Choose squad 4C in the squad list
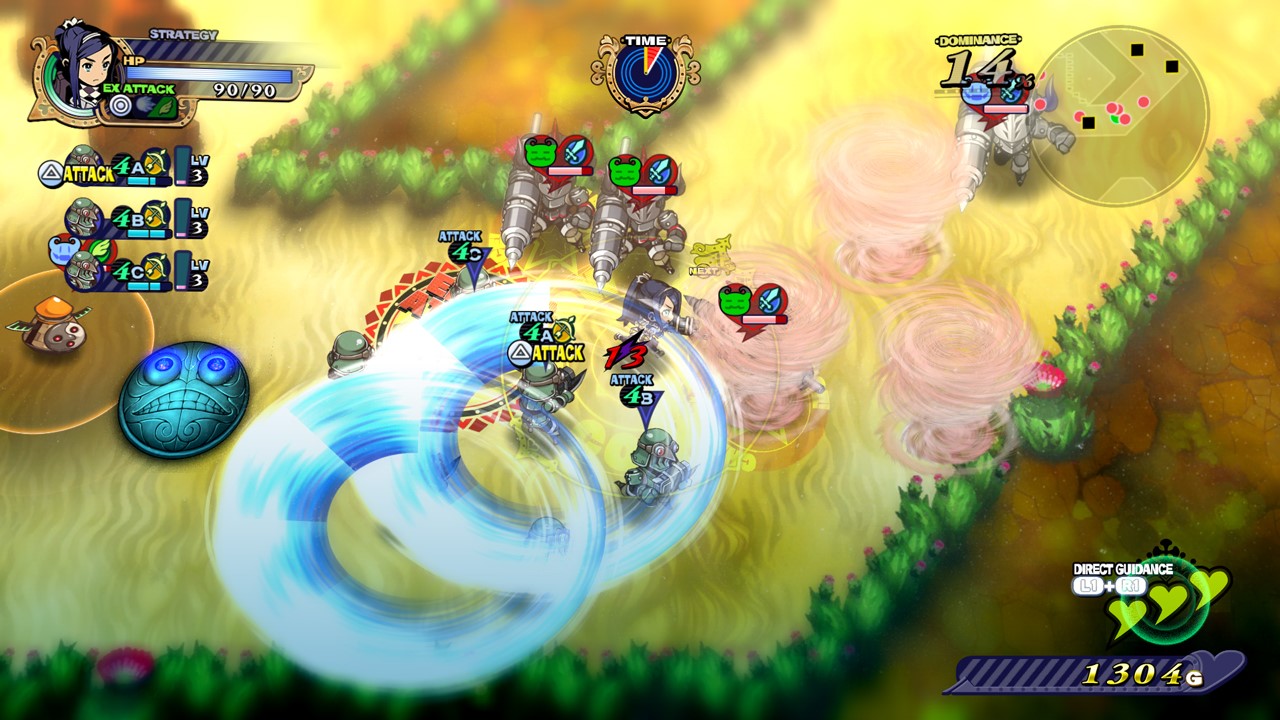 coord(130,270)
